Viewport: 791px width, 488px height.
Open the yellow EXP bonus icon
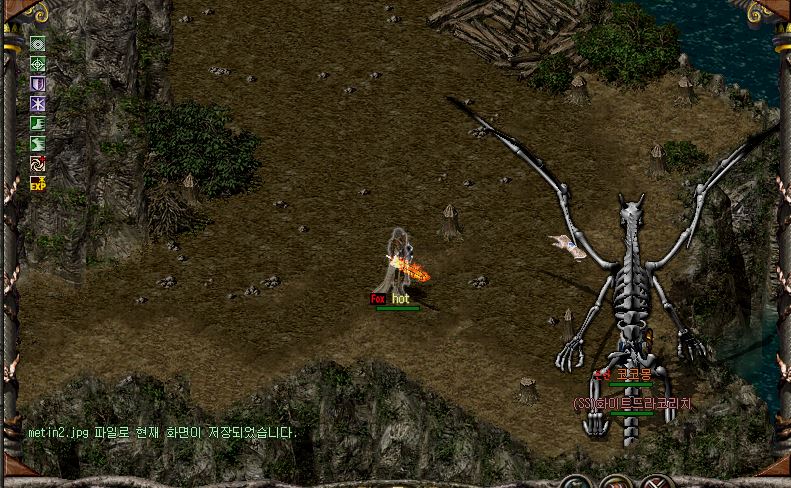tap(37, 183)
